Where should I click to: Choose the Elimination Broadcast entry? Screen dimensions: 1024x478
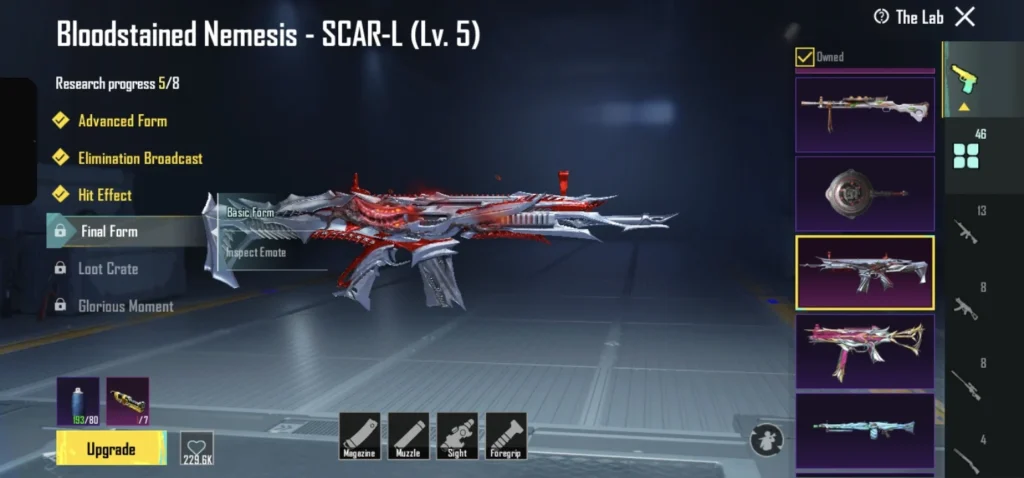140,158
